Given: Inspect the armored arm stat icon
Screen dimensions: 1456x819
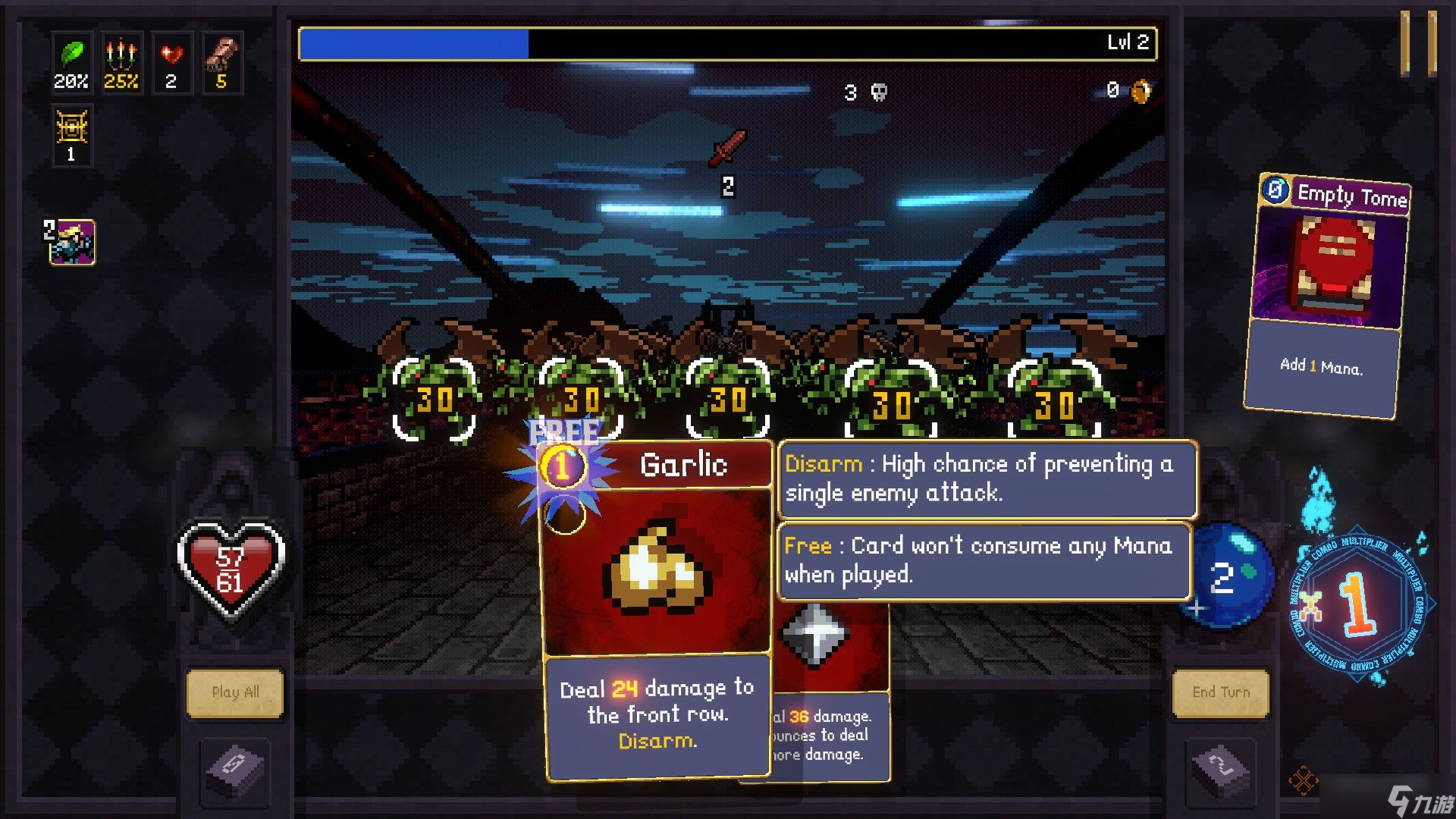Looking at the screenshot, I should 221,62.
